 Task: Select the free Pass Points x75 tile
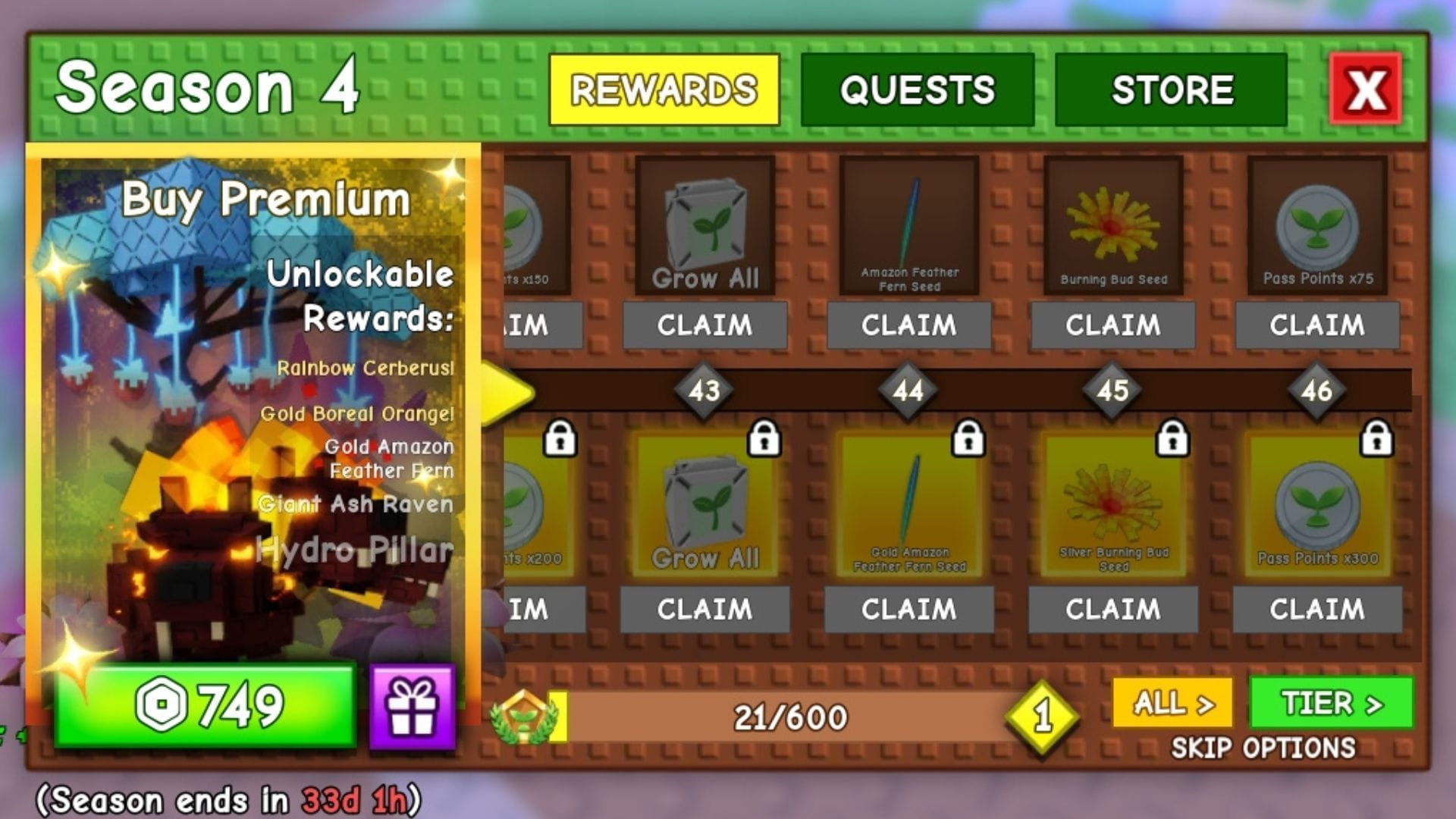(x=1317, y=225)
